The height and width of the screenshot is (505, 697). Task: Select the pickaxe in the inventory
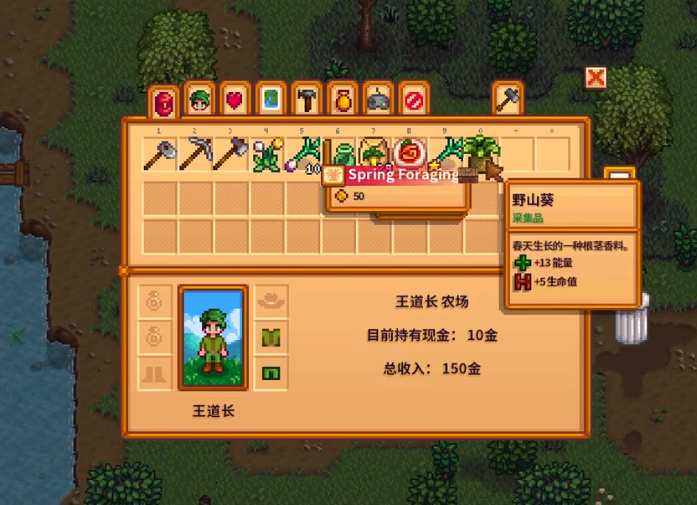point(196,155)
